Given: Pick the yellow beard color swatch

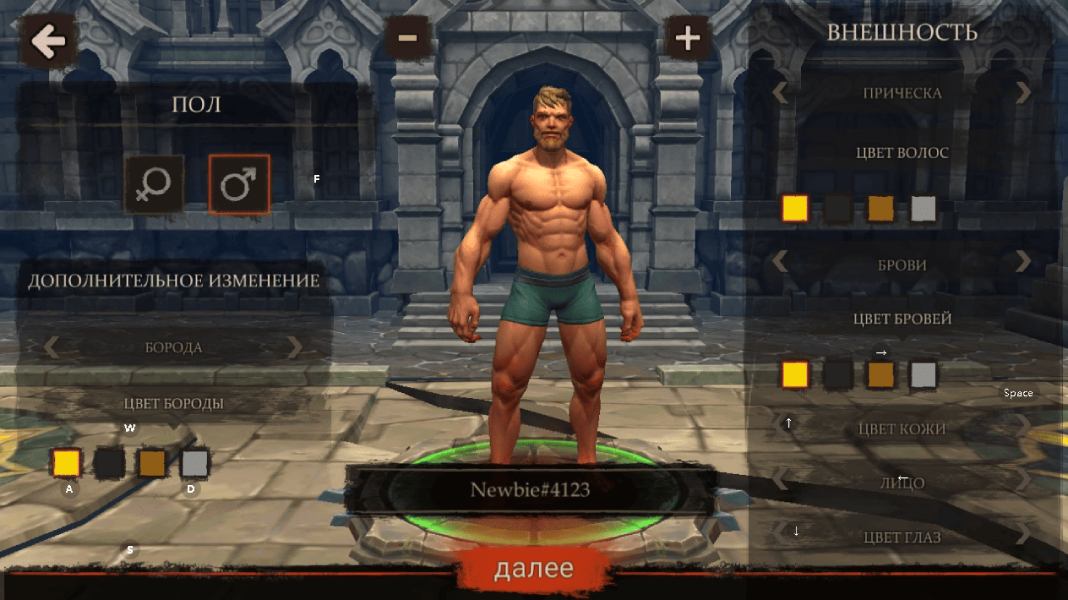Looking at the screenshot, I should (66, 463).
